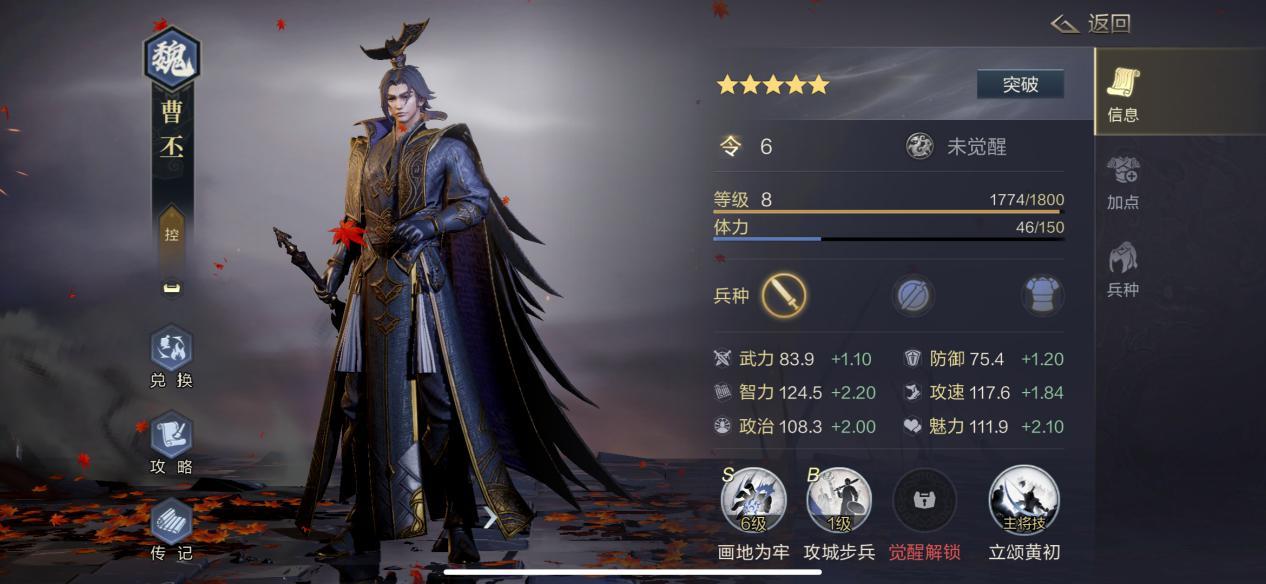Open the 兑换 exchange icon
The image size is (1266, 584).
(171, 349)
